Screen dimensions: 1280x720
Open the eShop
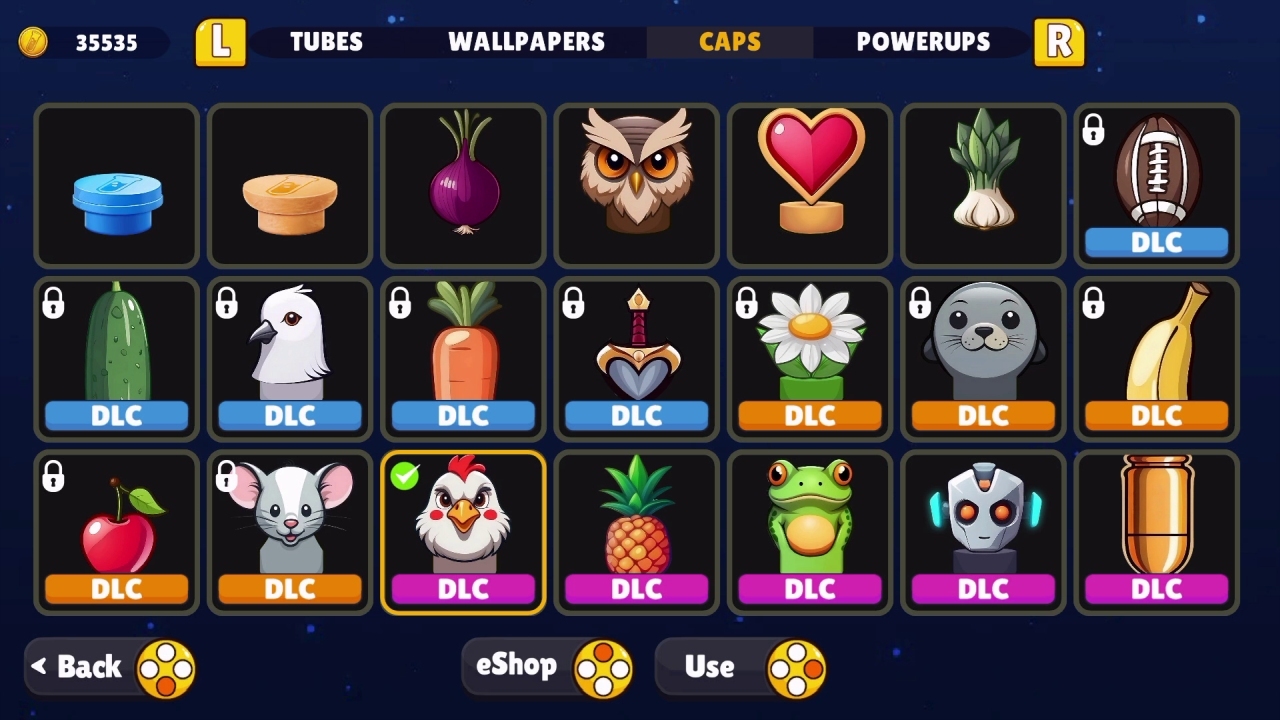tap(547, 665)
